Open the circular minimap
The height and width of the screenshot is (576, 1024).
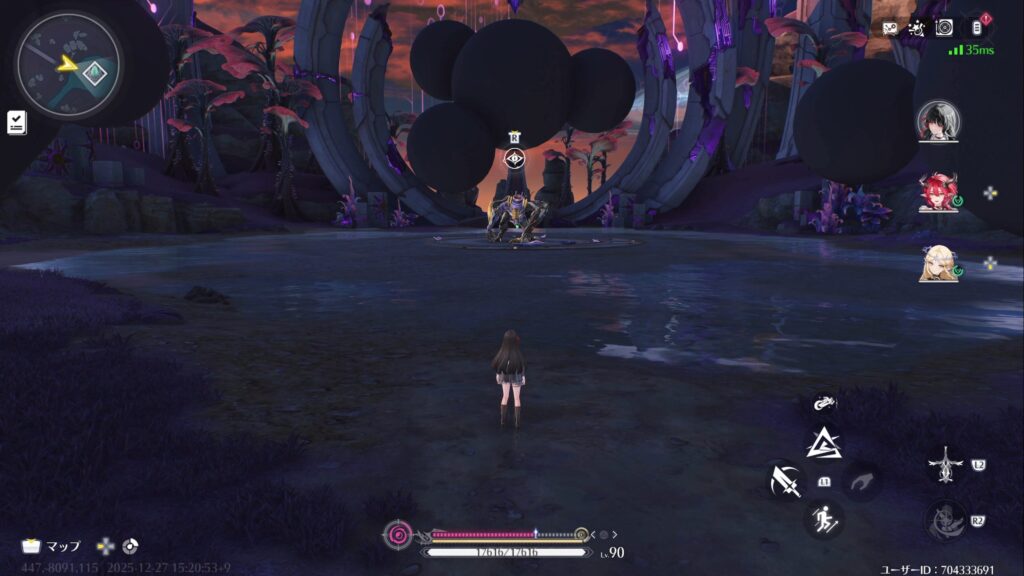[x=68, y=65]
